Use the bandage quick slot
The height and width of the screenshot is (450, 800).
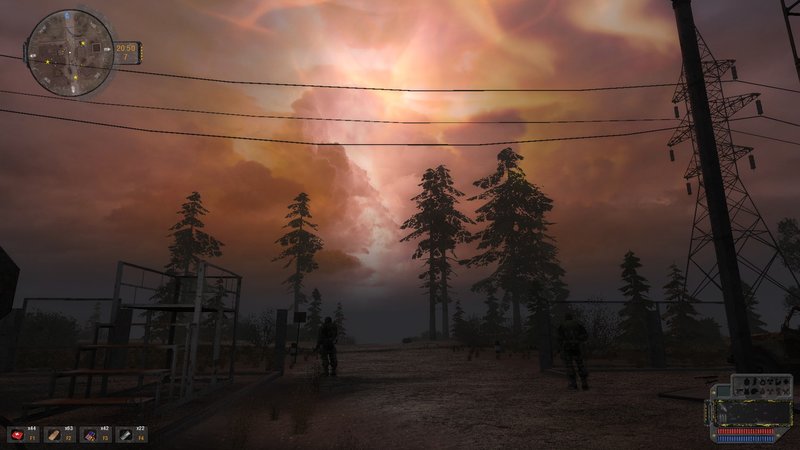53,435
